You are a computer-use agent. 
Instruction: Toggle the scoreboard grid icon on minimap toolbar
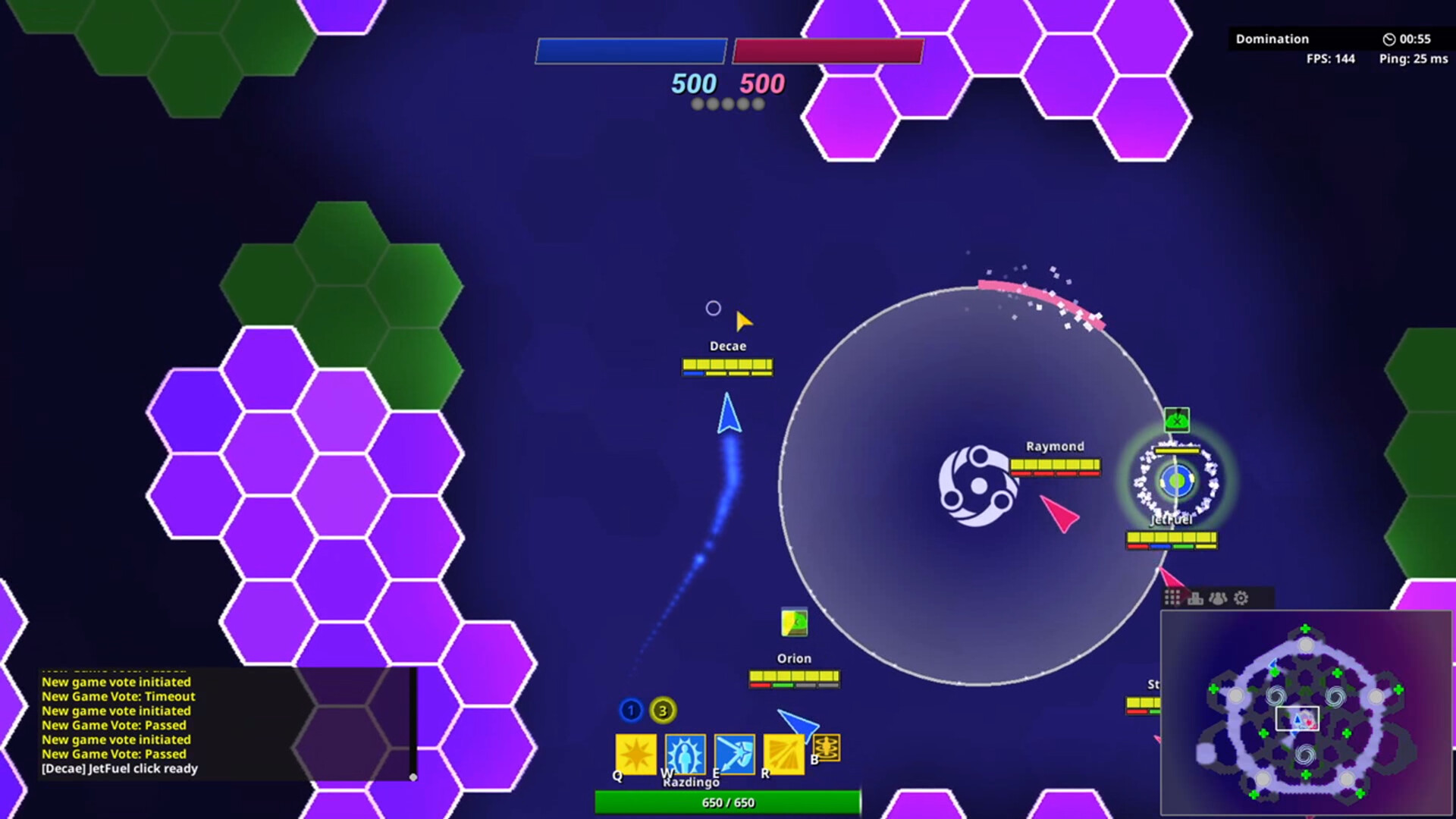pos(1174,598)
